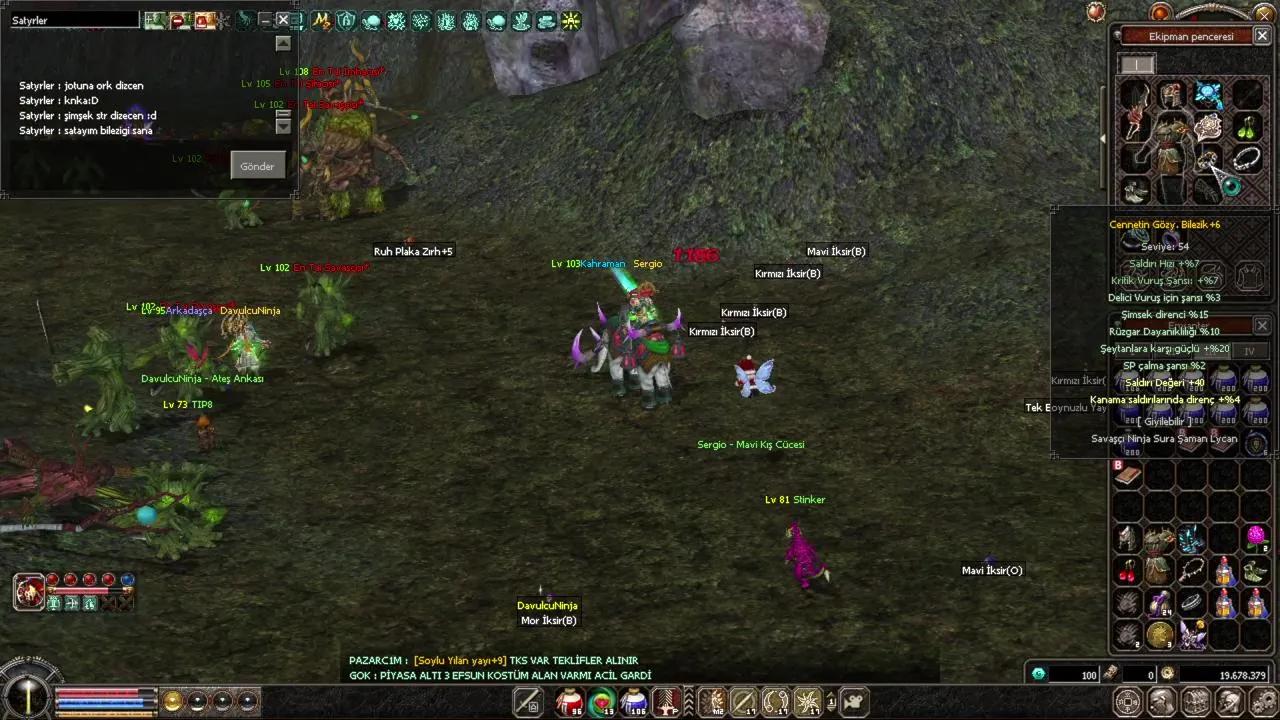Viewport: 1280px width, 720px height.
Task: Select the equipped boots slot
Action: (x=1134, y=190)
